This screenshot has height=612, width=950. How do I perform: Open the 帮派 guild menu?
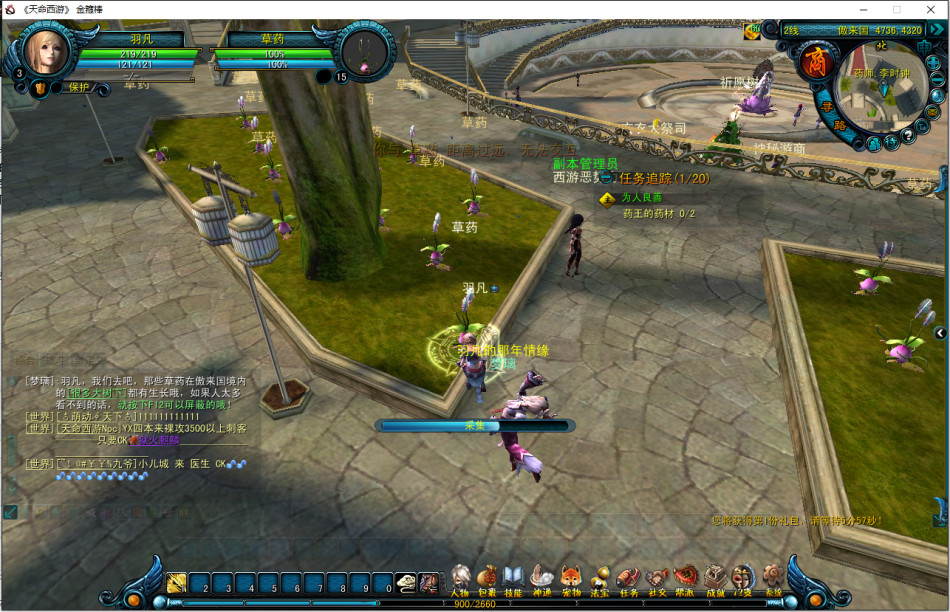pyautogui.click(x=686, y=577)
